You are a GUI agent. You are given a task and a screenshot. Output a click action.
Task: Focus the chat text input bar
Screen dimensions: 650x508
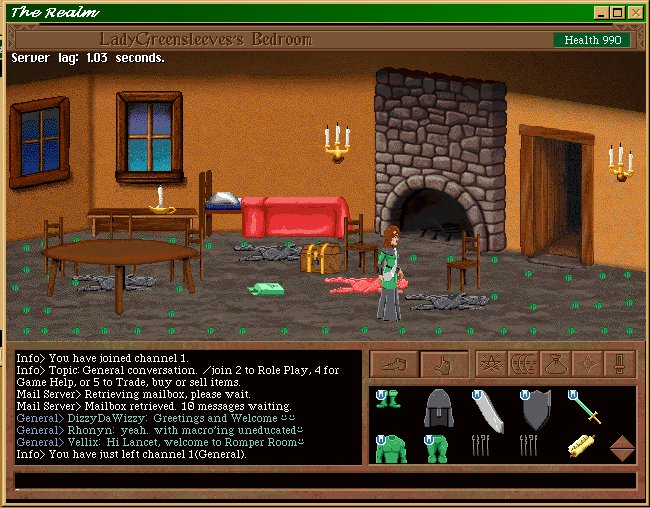pyautogui.click(x=325, y=481)
